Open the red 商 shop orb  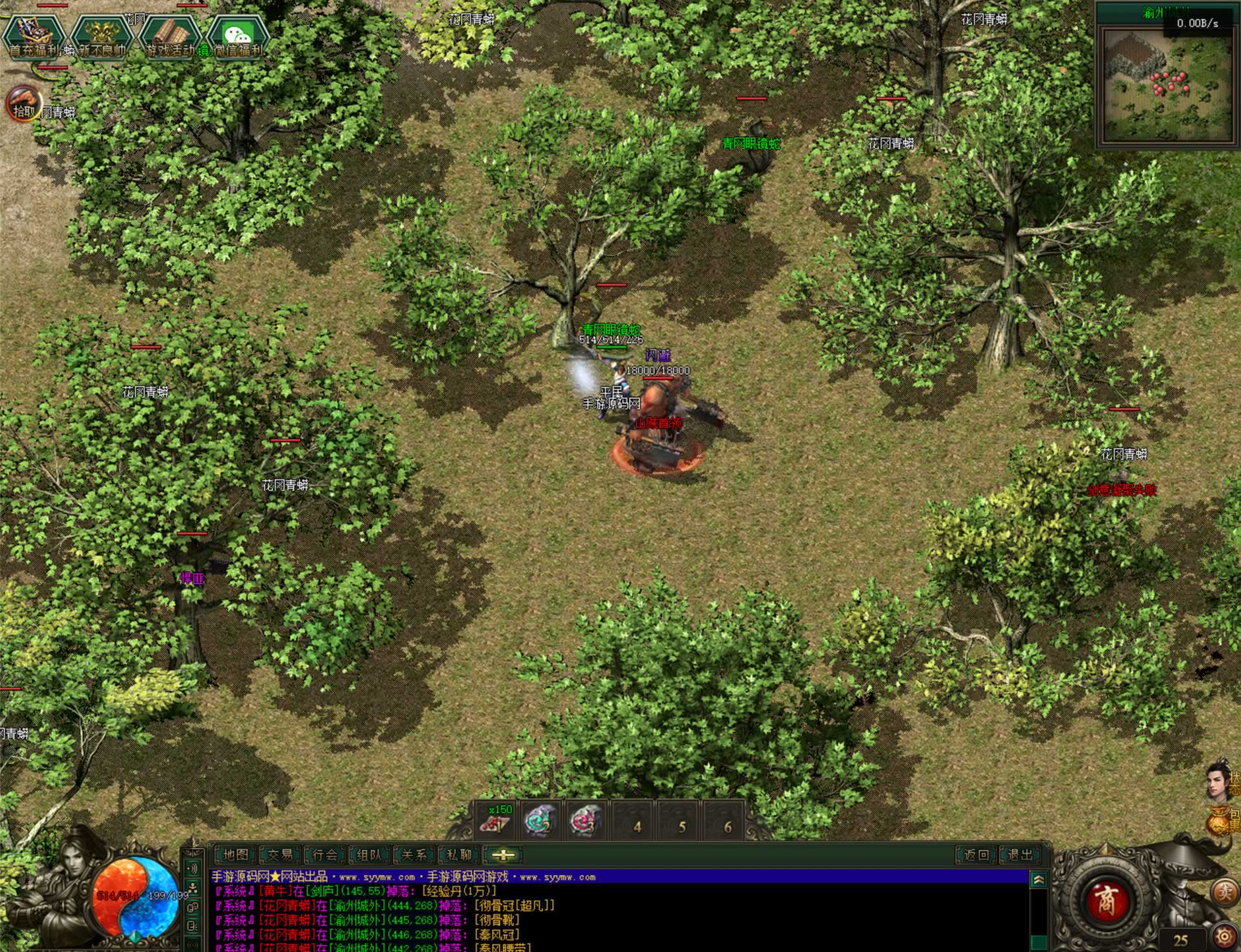tap(1106, 900)
